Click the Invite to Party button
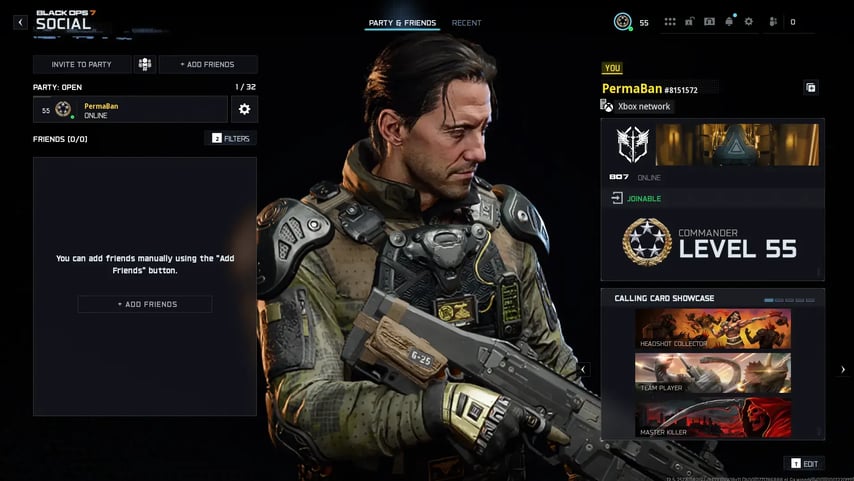This screenshot has height=481, width=854. coord(82,64)
